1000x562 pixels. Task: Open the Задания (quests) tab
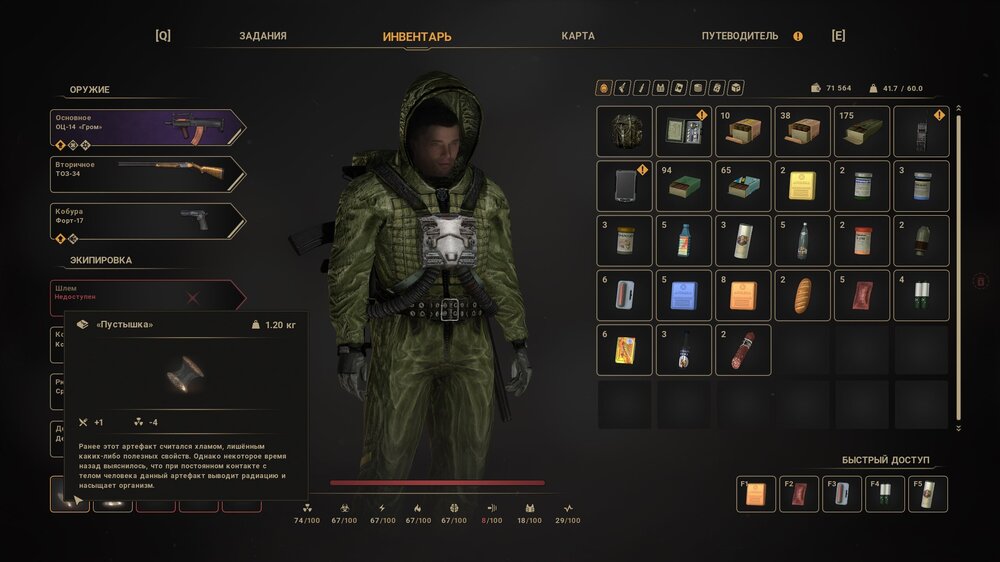click(263, 36)
